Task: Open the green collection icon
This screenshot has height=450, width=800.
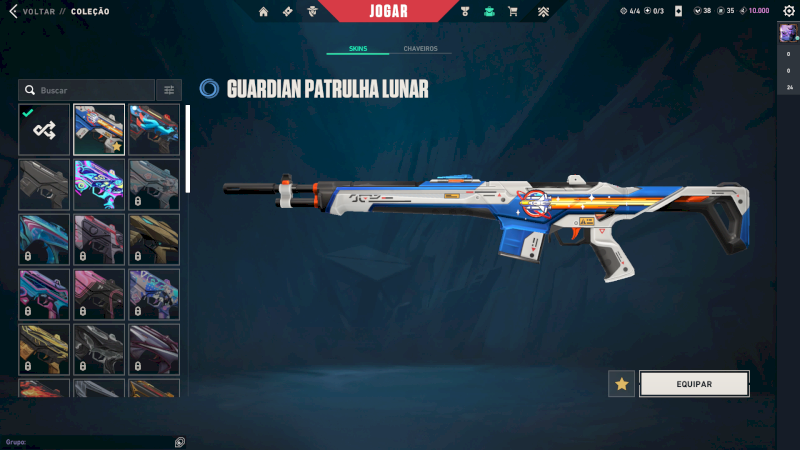Action: click(x=489, y=12)
